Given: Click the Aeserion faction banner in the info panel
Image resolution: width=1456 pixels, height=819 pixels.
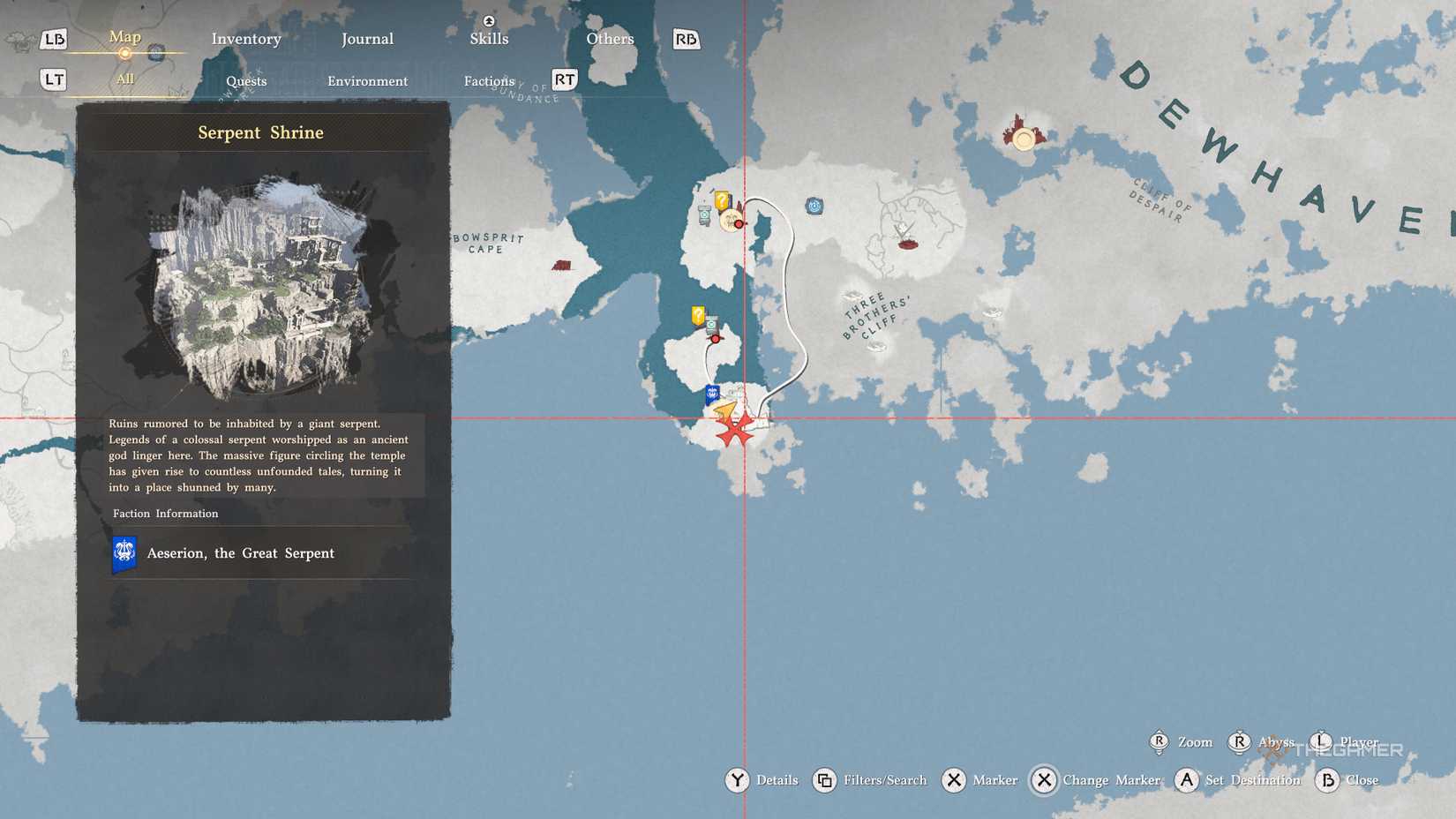Looking at the screenshot, I should point(124,552).
